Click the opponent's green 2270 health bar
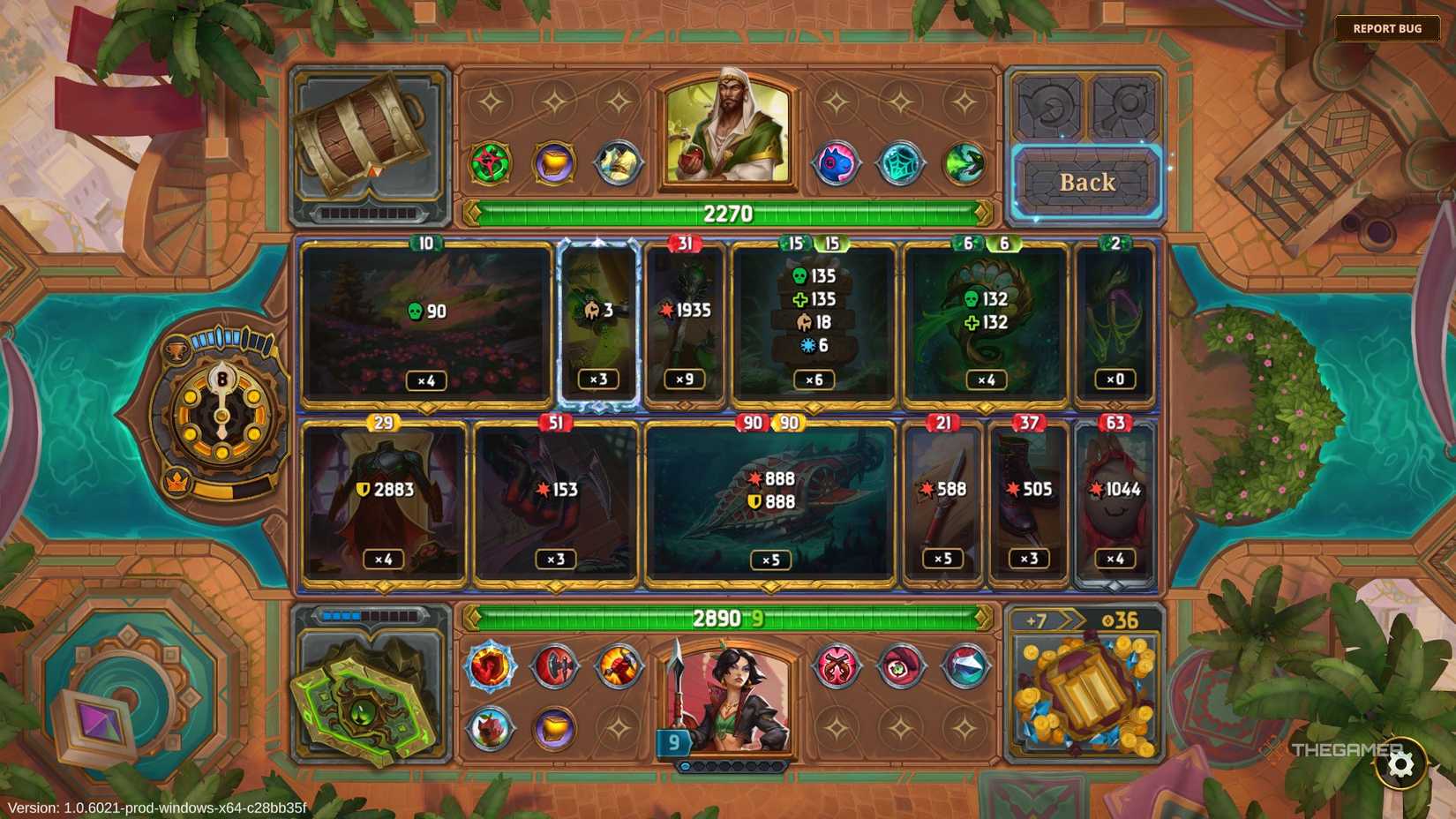The height and width of the screenshot is (819, 1456). 726,214
